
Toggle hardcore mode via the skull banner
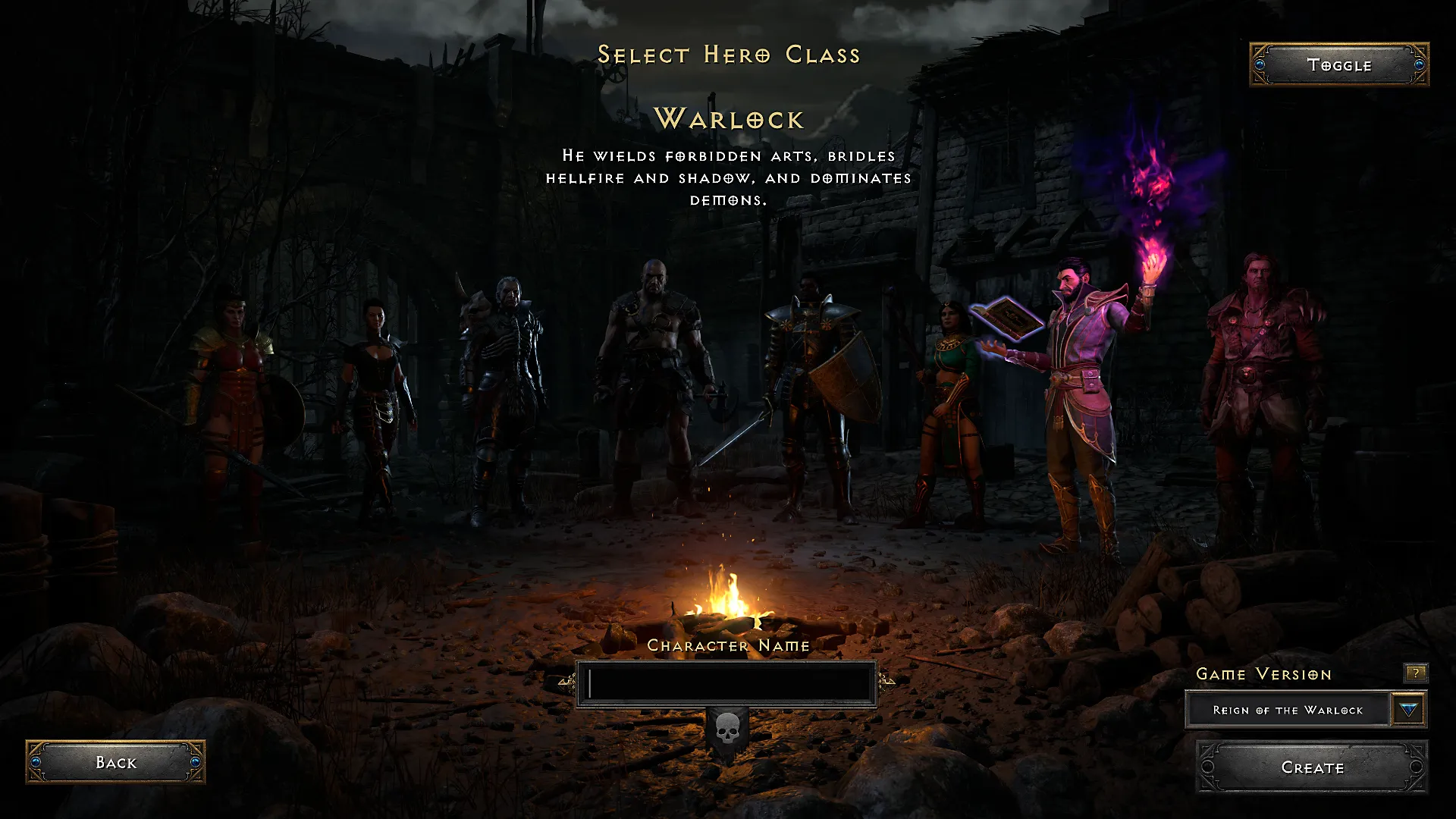coord(727,730)
